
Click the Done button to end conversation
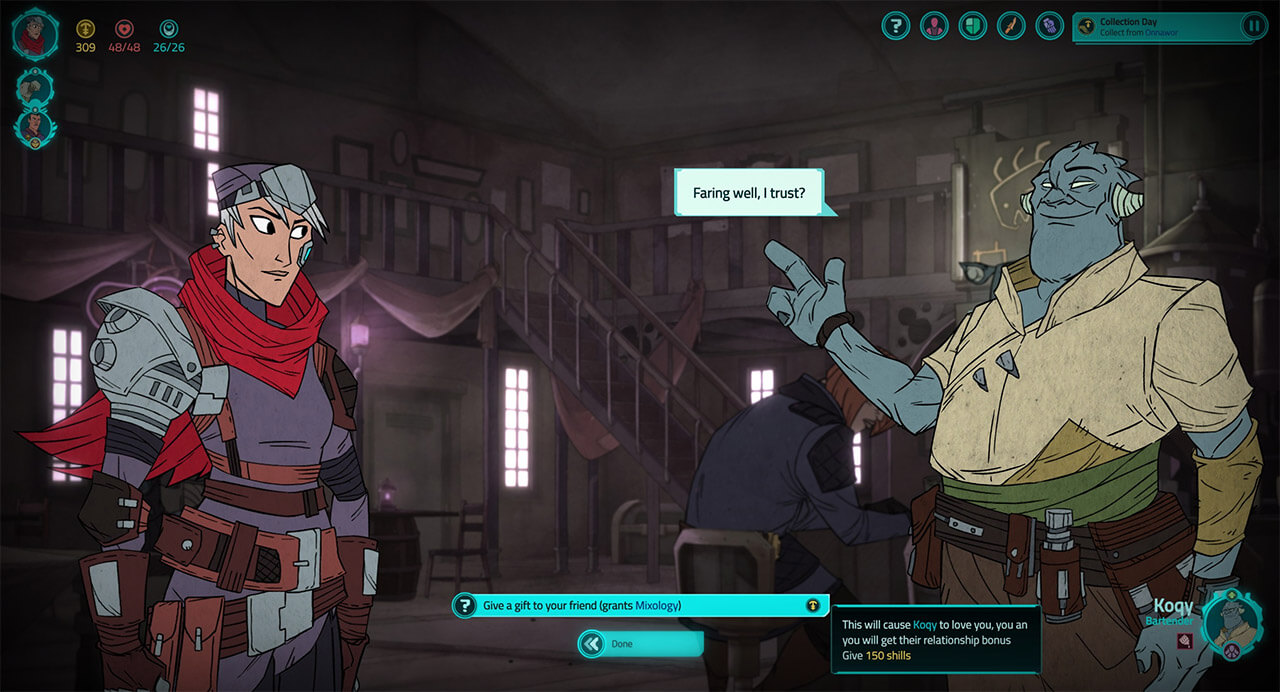pos(641,644)
